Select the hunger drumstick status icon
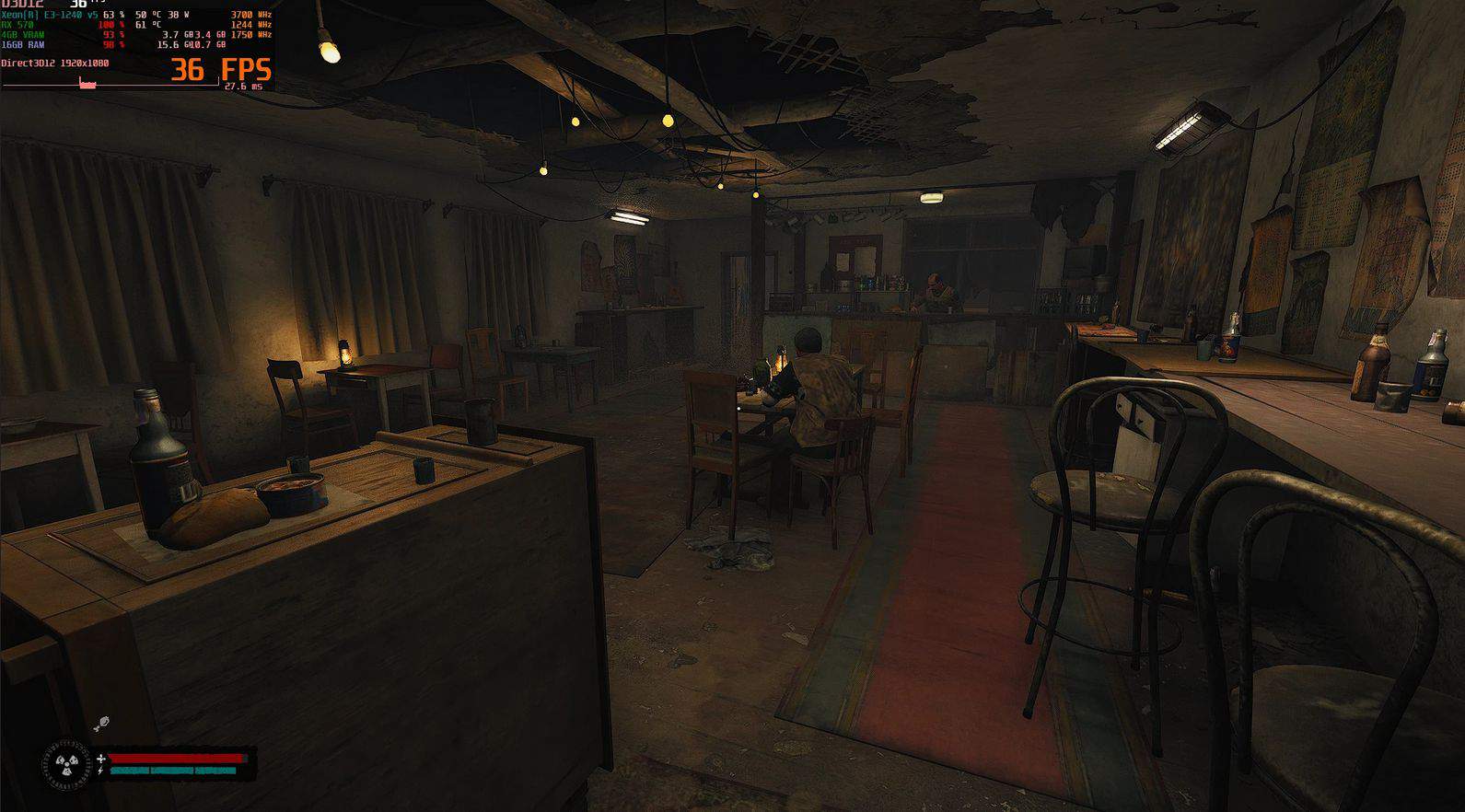 point(101,725)
